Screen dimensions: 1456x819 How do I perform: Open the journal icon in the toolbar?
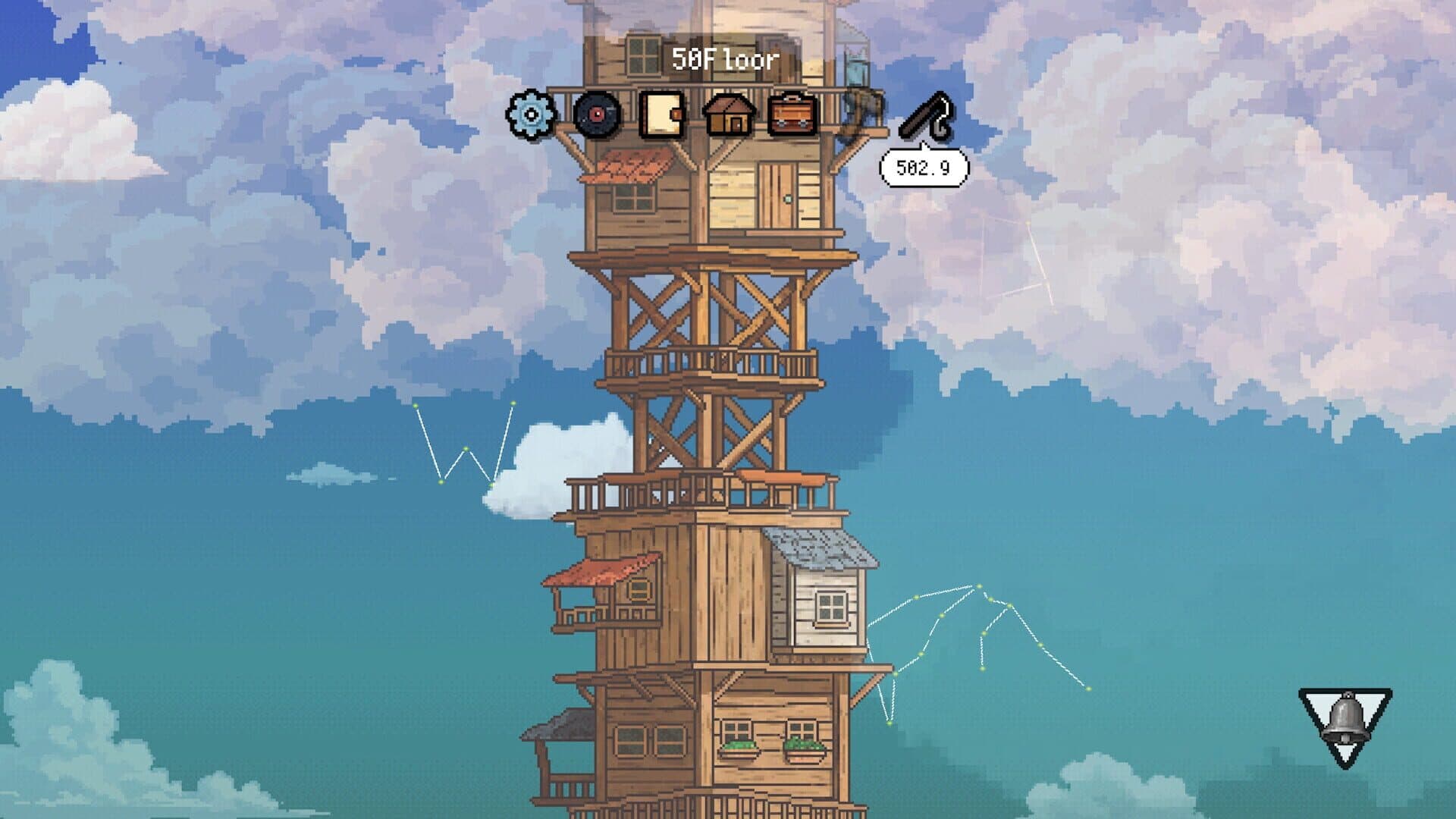coord(660,115)
